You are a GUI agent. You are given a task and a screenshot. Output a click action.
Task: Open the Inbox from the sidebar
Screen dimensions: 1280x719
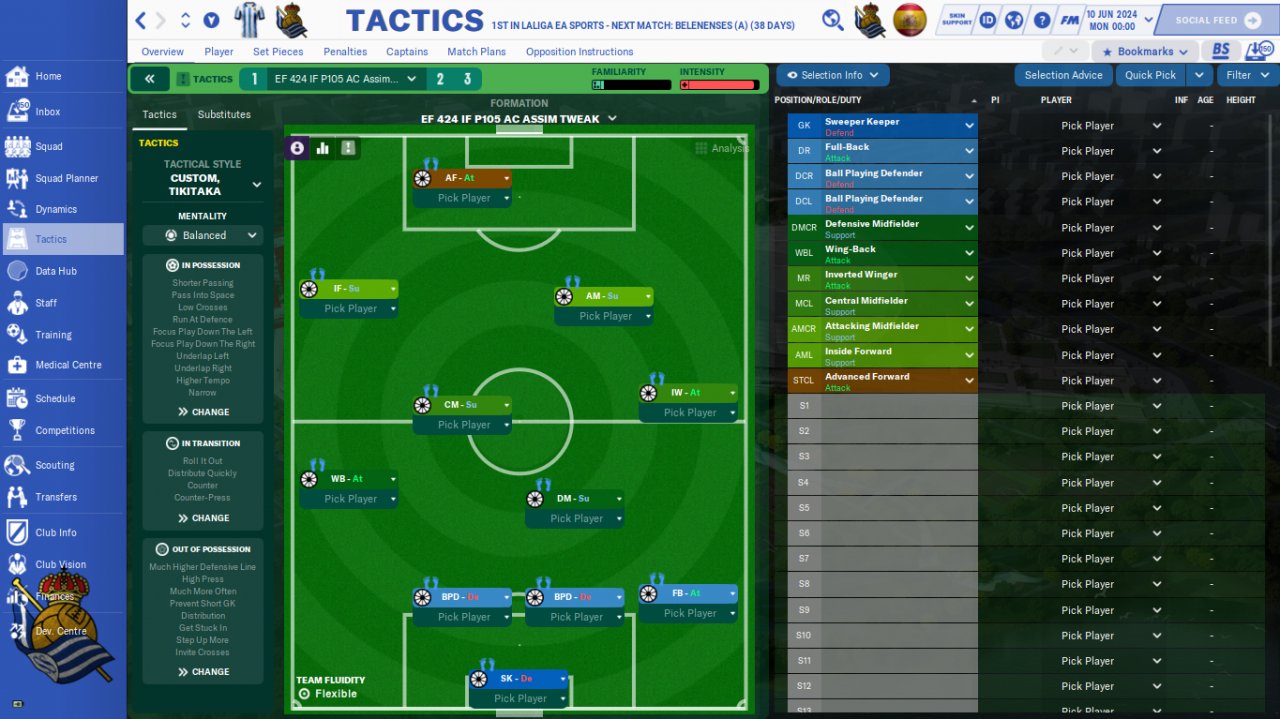click(x=47, y=112)
